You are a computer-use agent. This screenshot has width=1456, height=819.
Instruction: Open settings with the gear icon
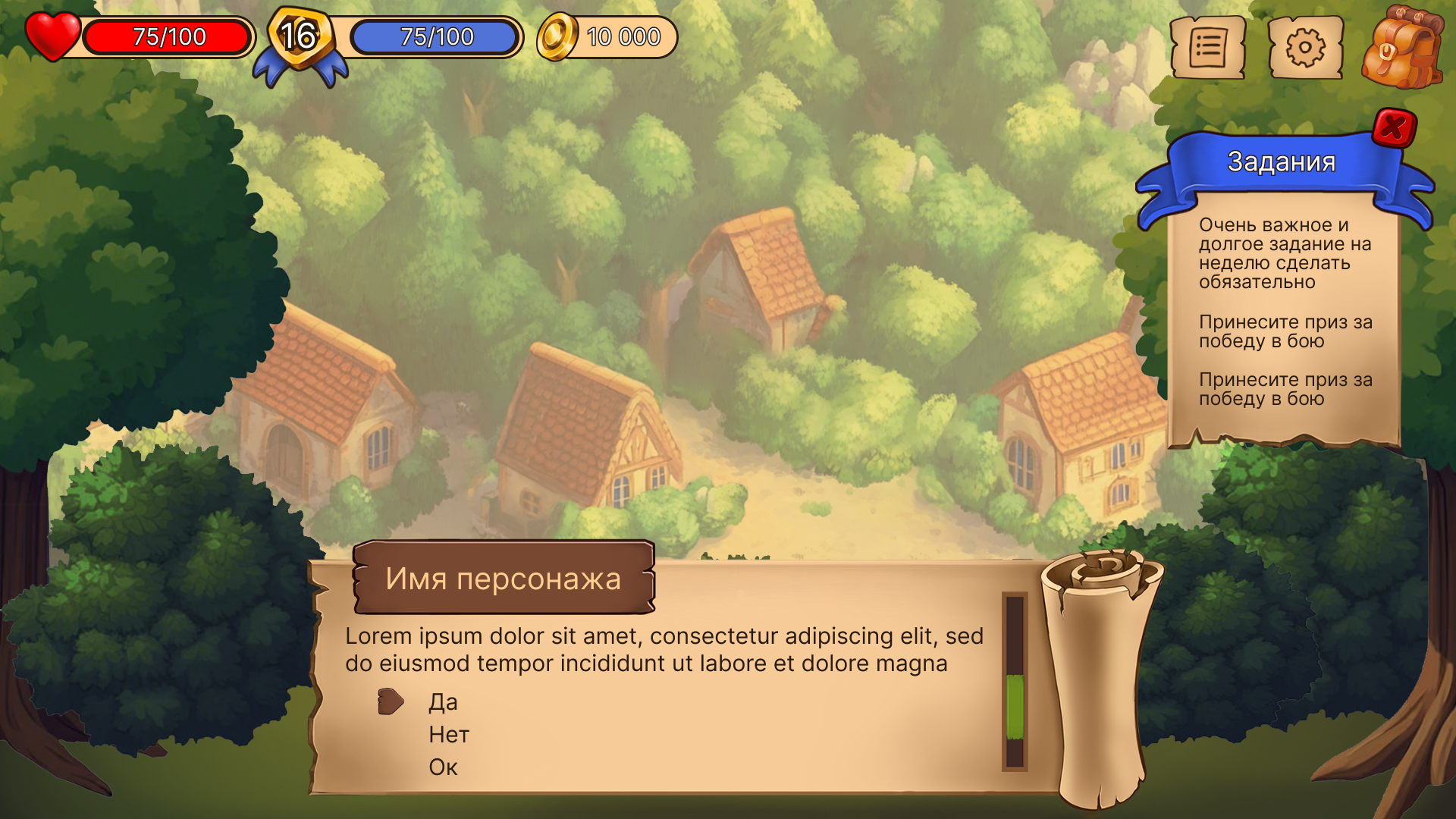click(x=1304, y=48)
